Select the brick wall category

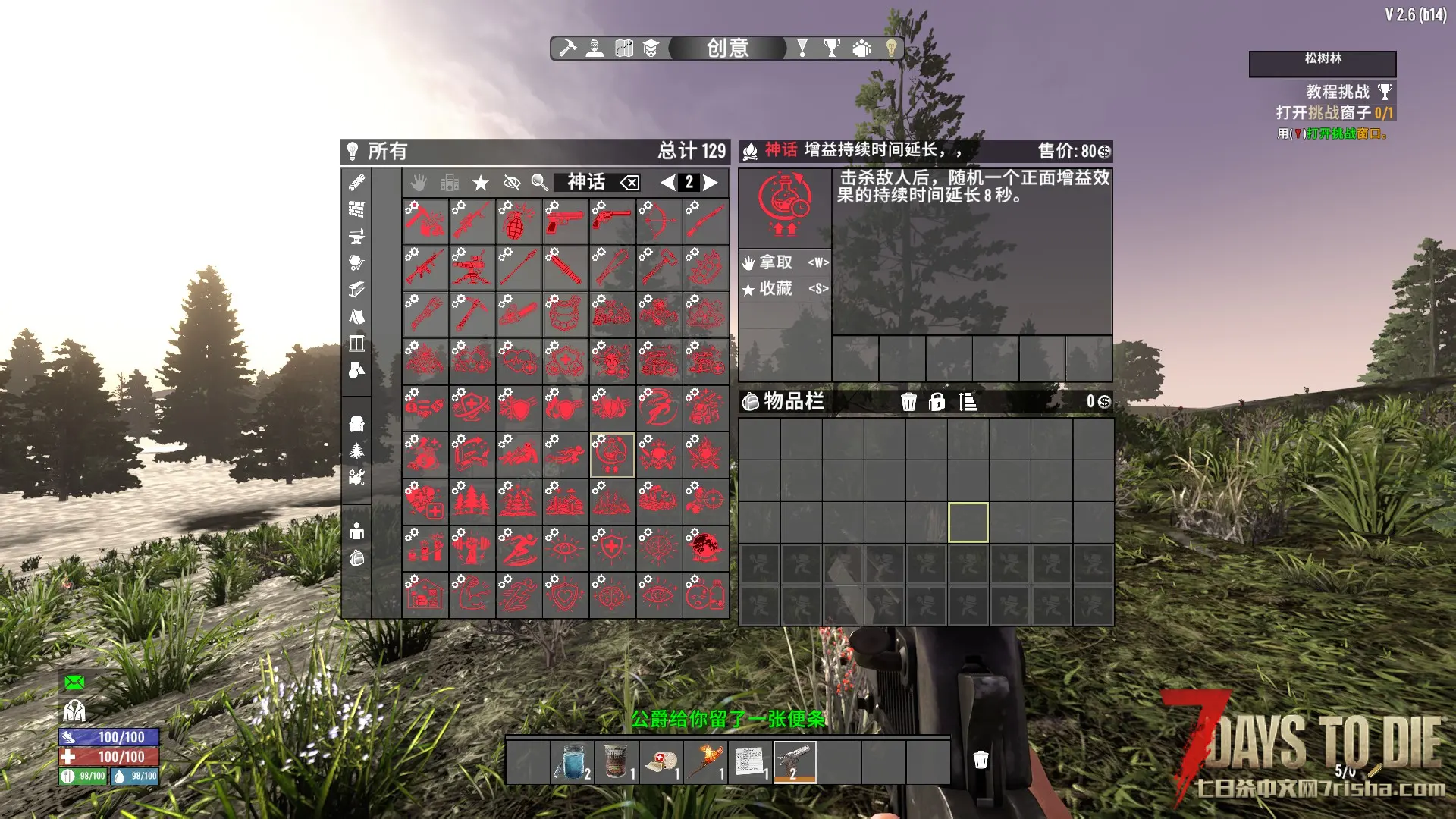coord(356,209)
